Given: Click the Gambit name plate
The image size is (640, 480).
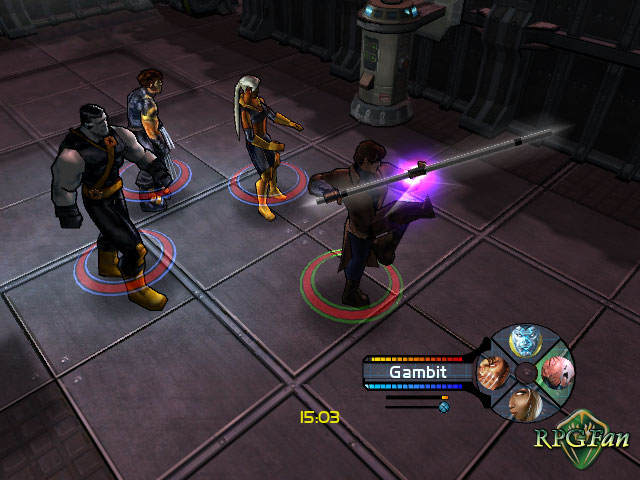Looking at the screenshot, I should (x=418, y=372).
